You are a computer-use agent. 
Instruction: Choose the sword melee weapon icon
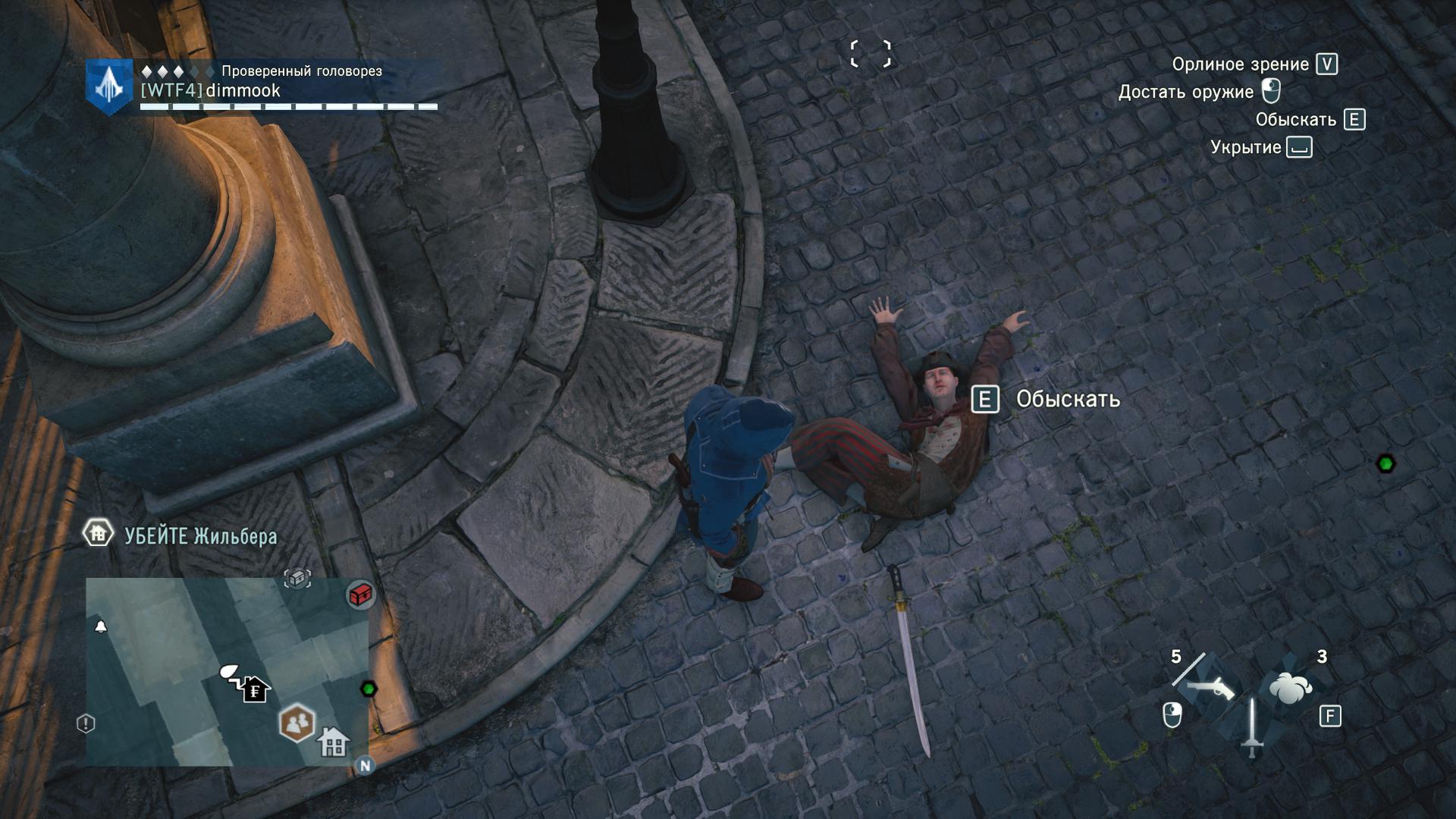[1251, 726]
